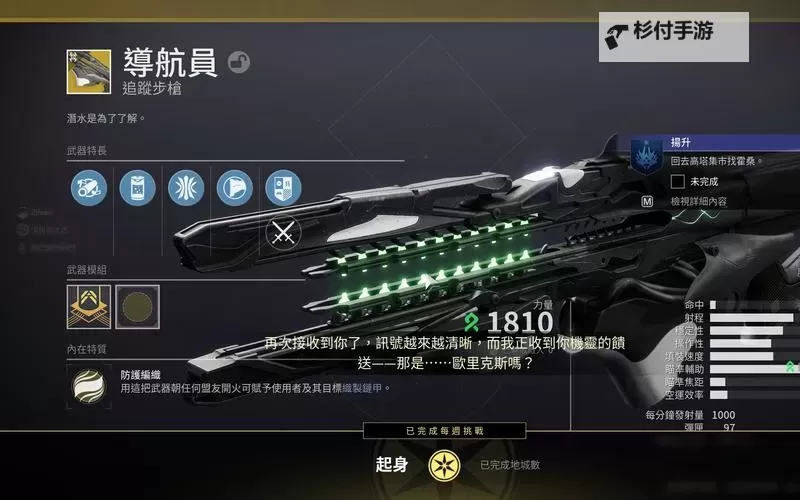Open the crossed swords kill tracker
The width and height of the screenshot is (800, 500).
(x=284, y=234)
